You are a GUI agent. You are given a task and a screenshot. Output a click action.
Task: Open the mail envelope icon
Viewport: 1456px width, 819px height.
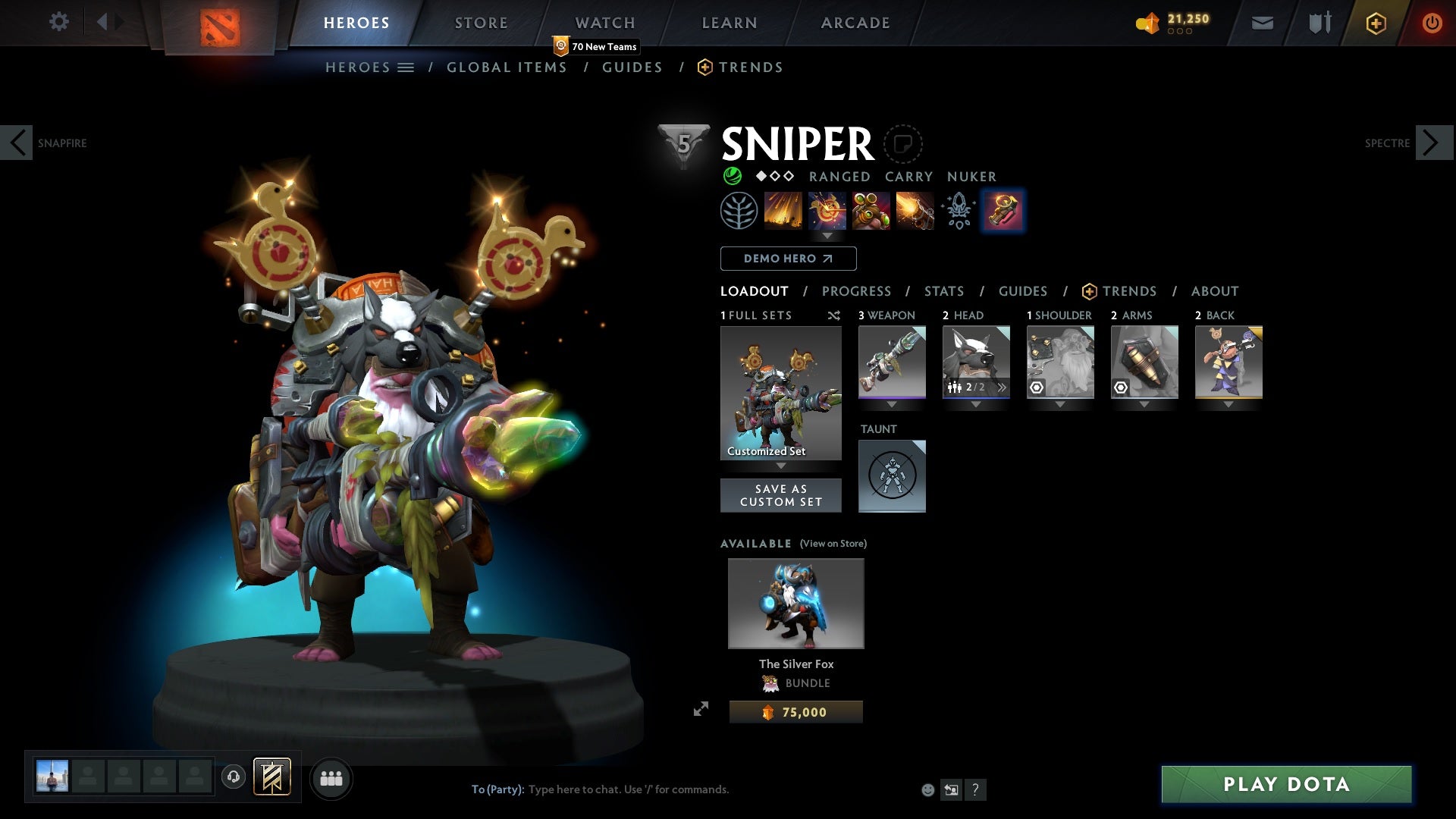pyautogui.click(x=1262, y=22)
